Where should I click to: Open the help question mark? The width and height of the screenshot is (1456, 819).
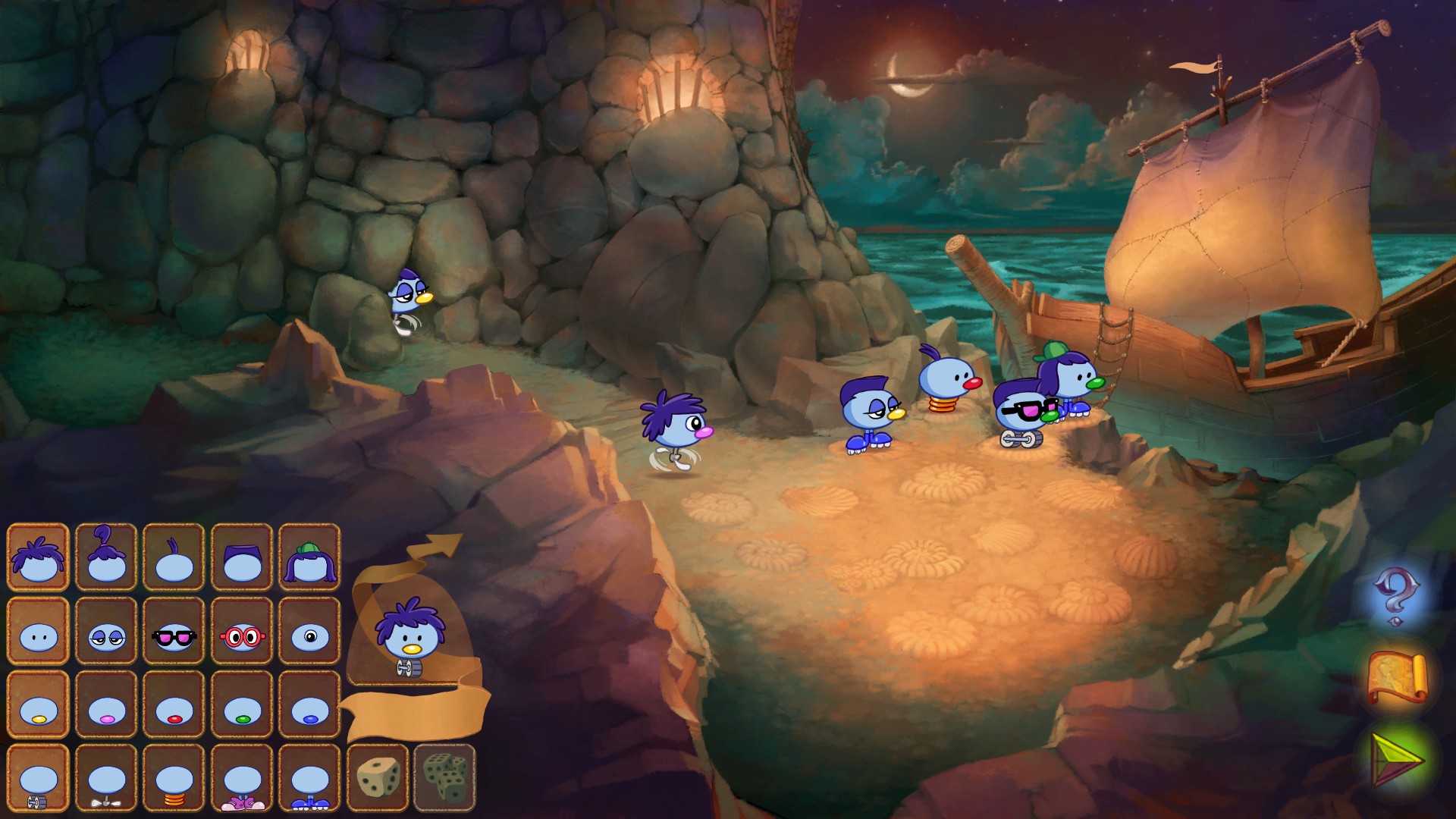(x=1395, y=595)
